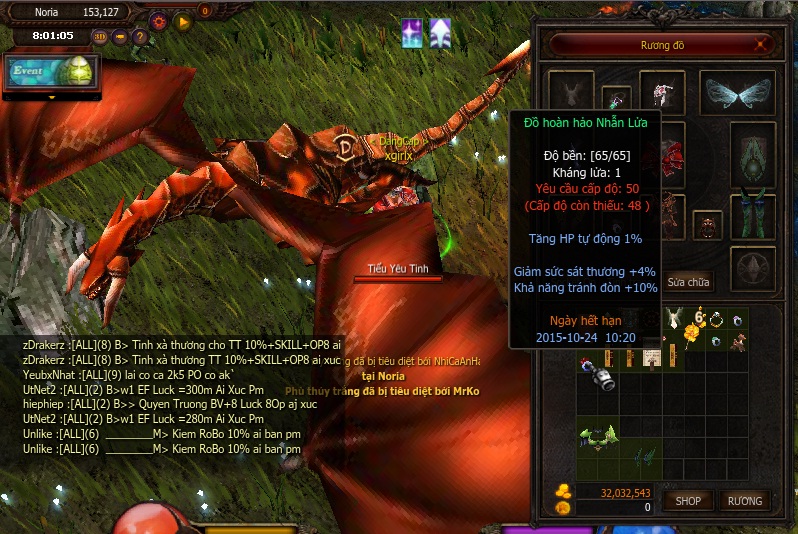798x534 pixels.
Task: Click the purple star buff icon
Action: click(411, 33)
